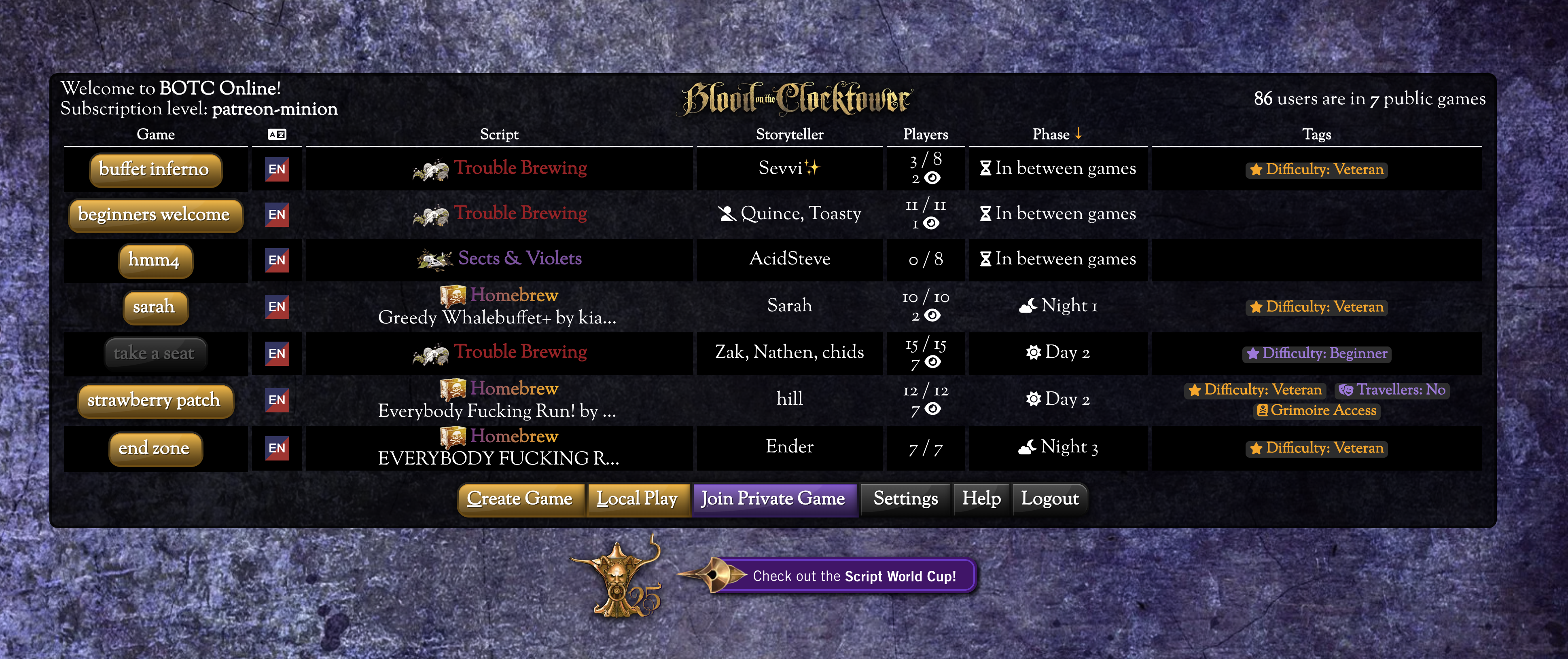1568x659 pixels.
Task: Join the buffet inferno game
Action: (155, 169)
